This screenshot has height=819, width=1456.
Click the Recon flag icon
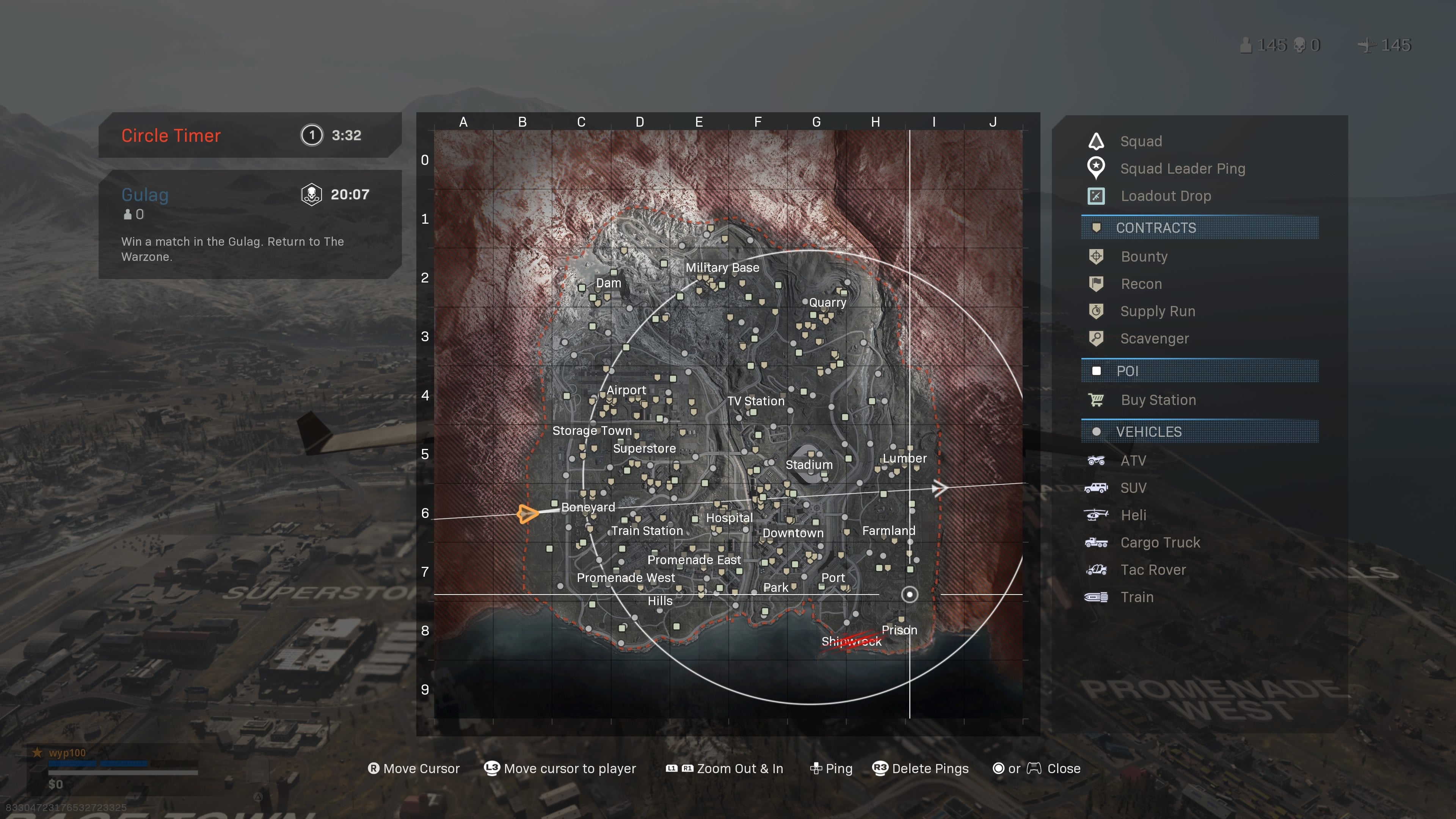[x=1097, y=284]
